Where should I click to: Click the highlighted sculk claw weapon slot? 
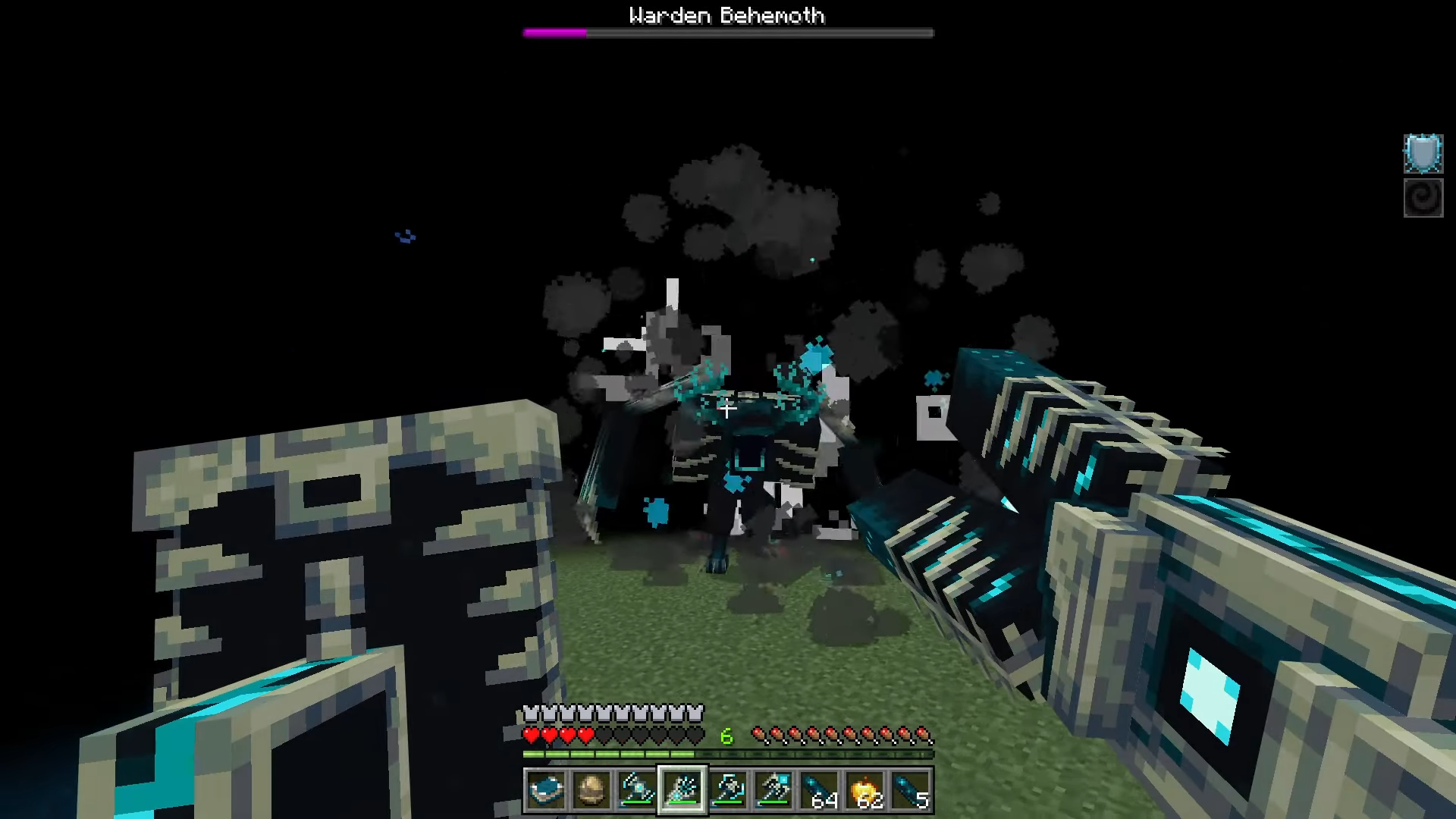682,790
